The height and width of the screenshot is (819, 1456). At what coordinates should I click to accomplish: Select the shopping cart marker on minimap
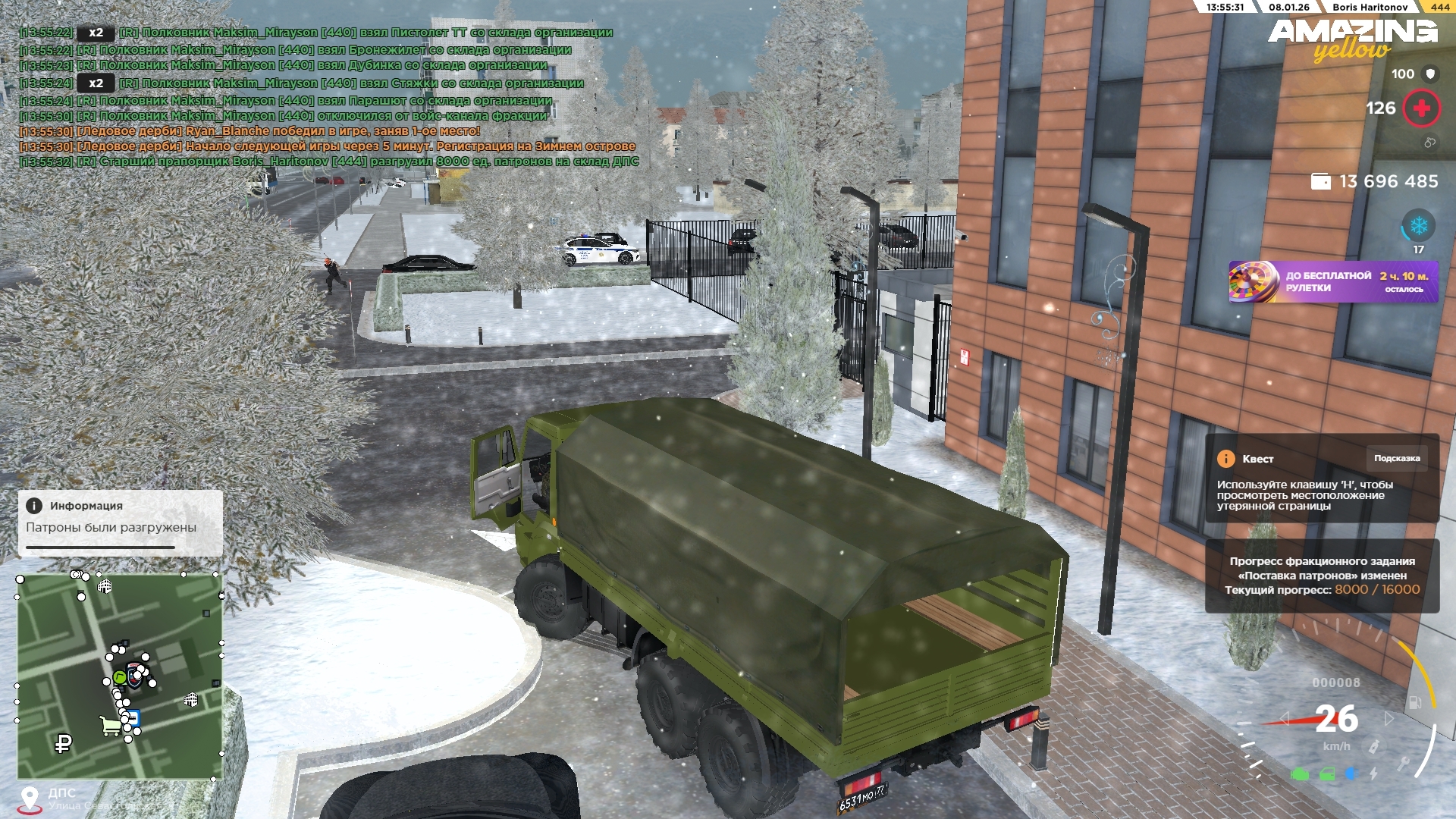[111, 726]
